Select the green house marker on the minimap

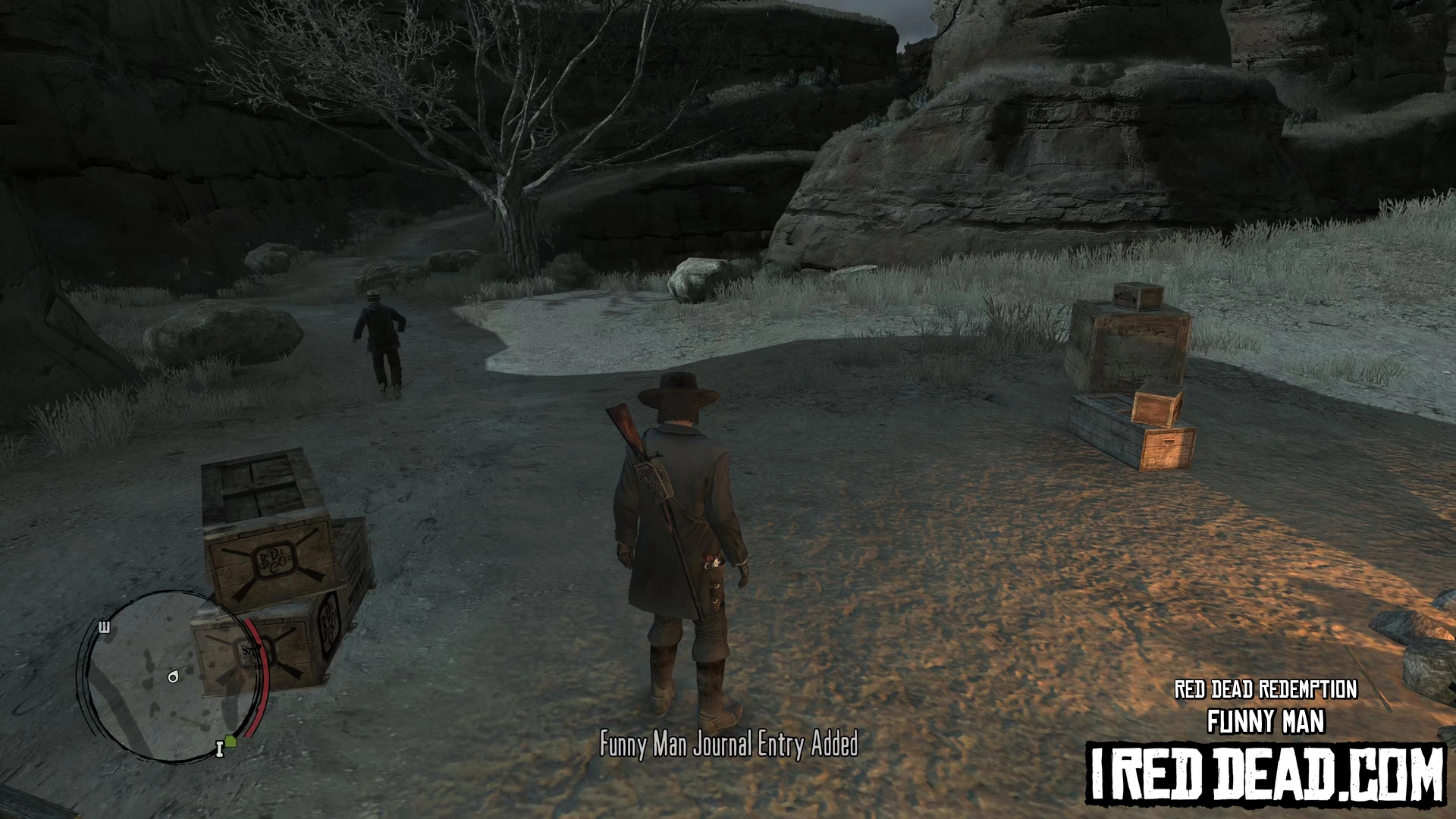(x=231, y=741)
